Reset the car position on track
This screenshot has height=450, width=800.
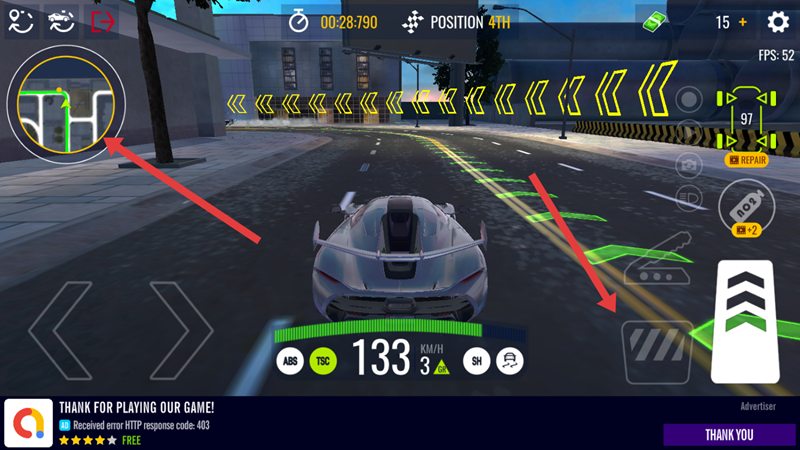(x=61, y=22)
